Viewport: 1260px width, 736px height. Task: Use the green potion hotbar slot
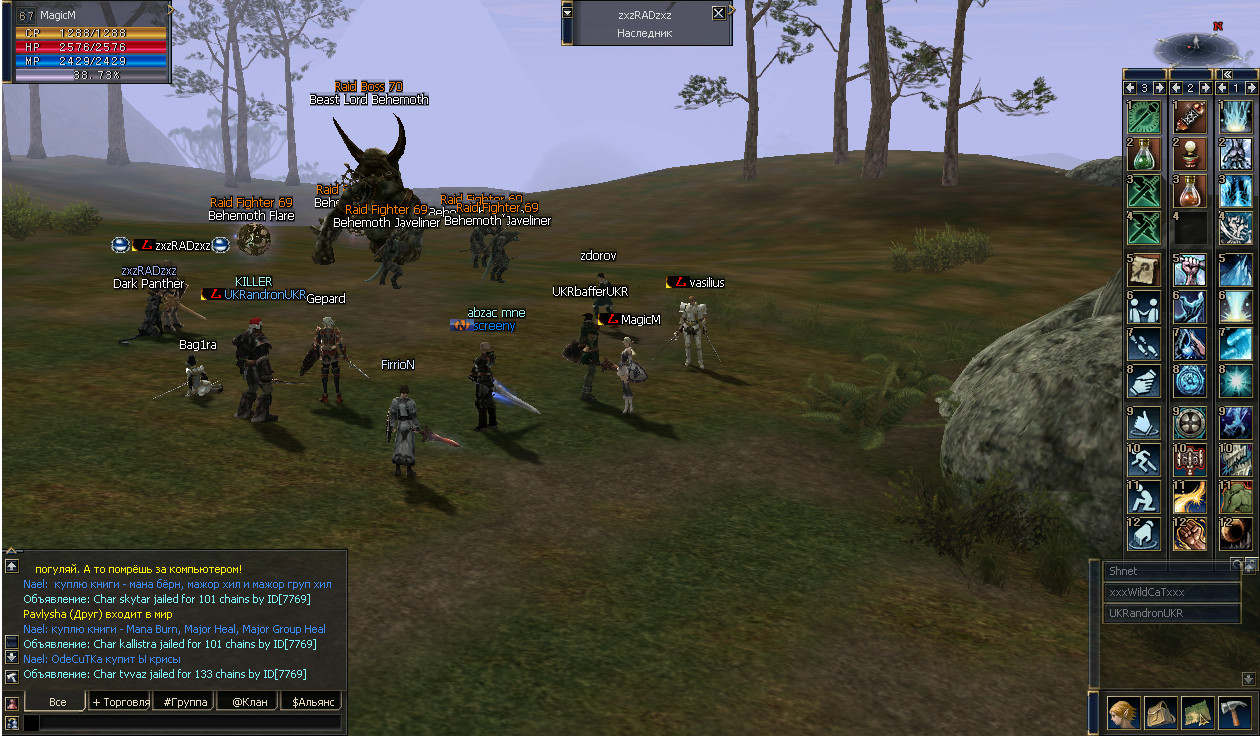pyautogui.click(x=1143, y=154)
